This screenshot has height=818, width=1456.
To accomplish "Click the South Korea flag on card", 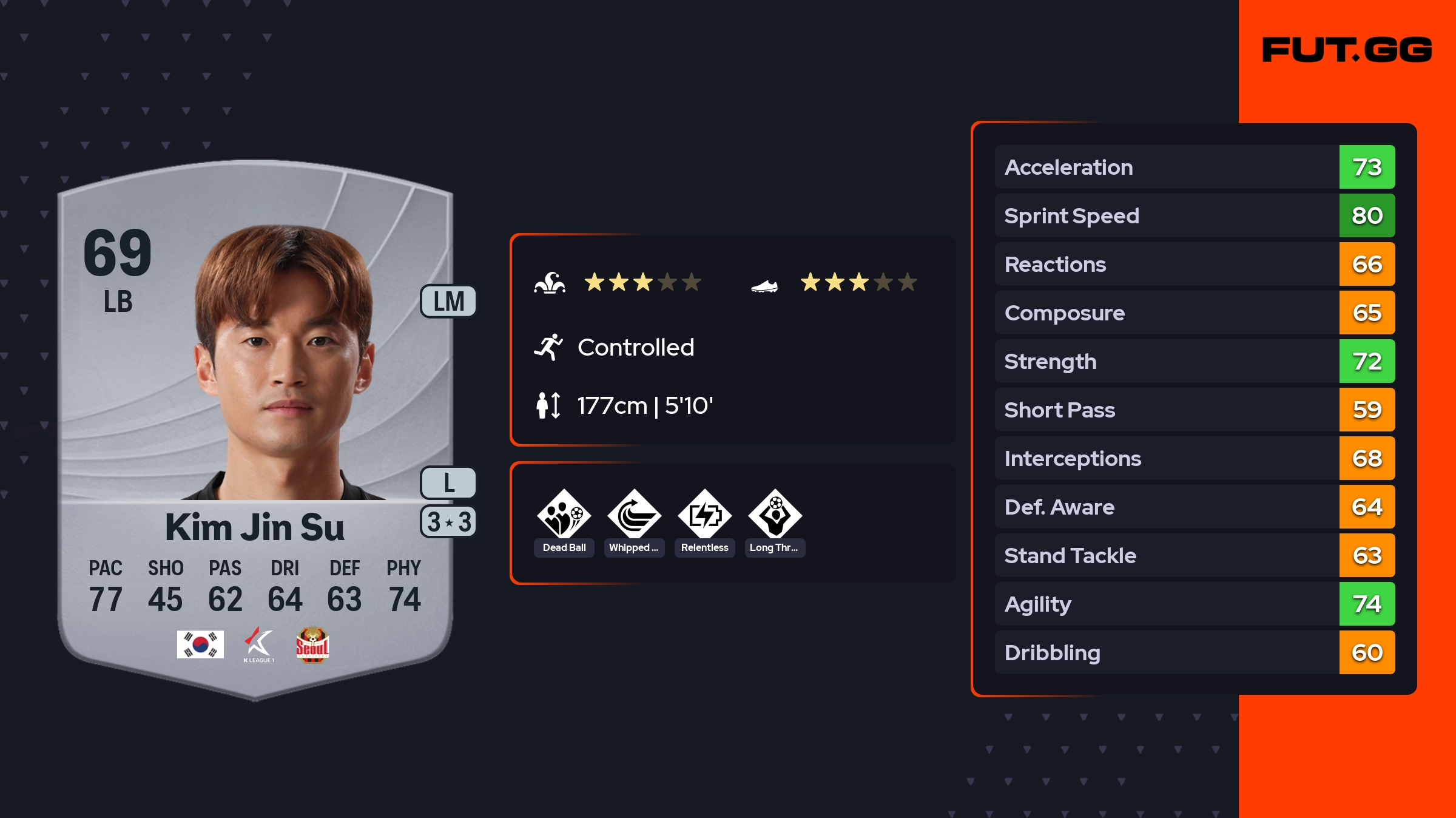I will (x=200, y=644).
